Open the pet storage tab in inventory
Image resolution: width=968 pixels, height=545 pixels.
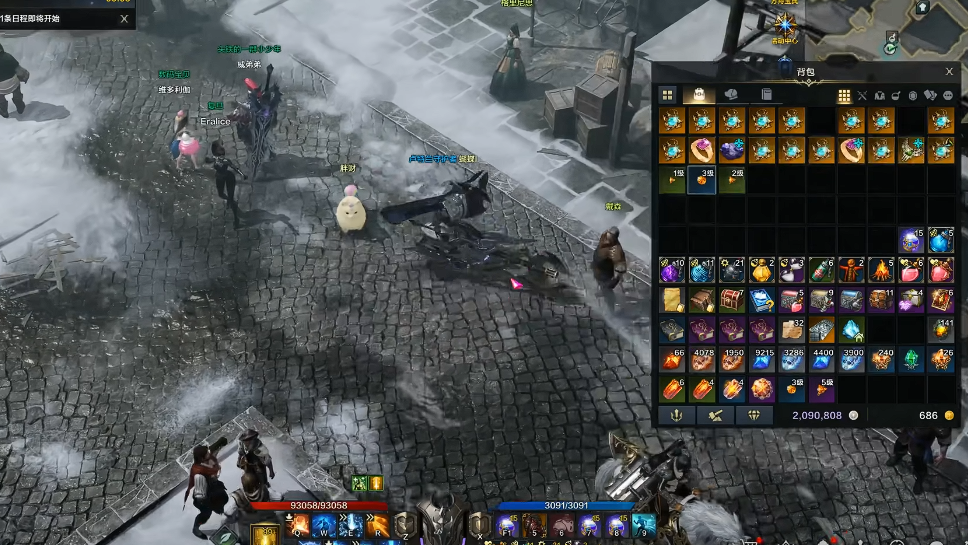(731, 95)
